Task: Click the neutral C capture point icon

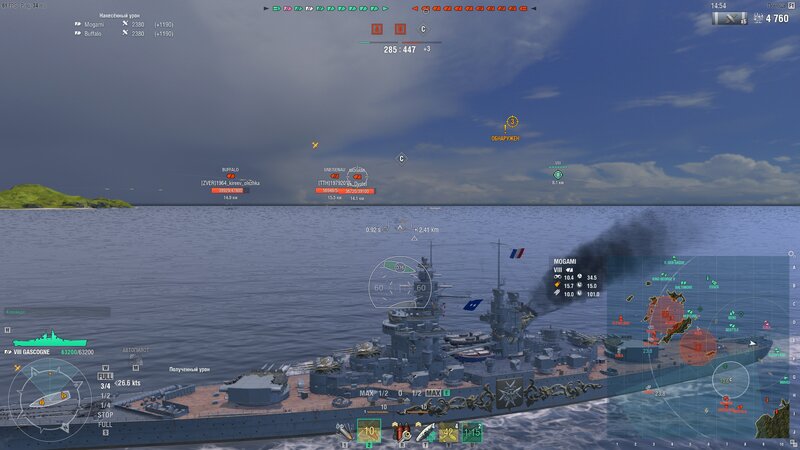Action: point(423,30)
